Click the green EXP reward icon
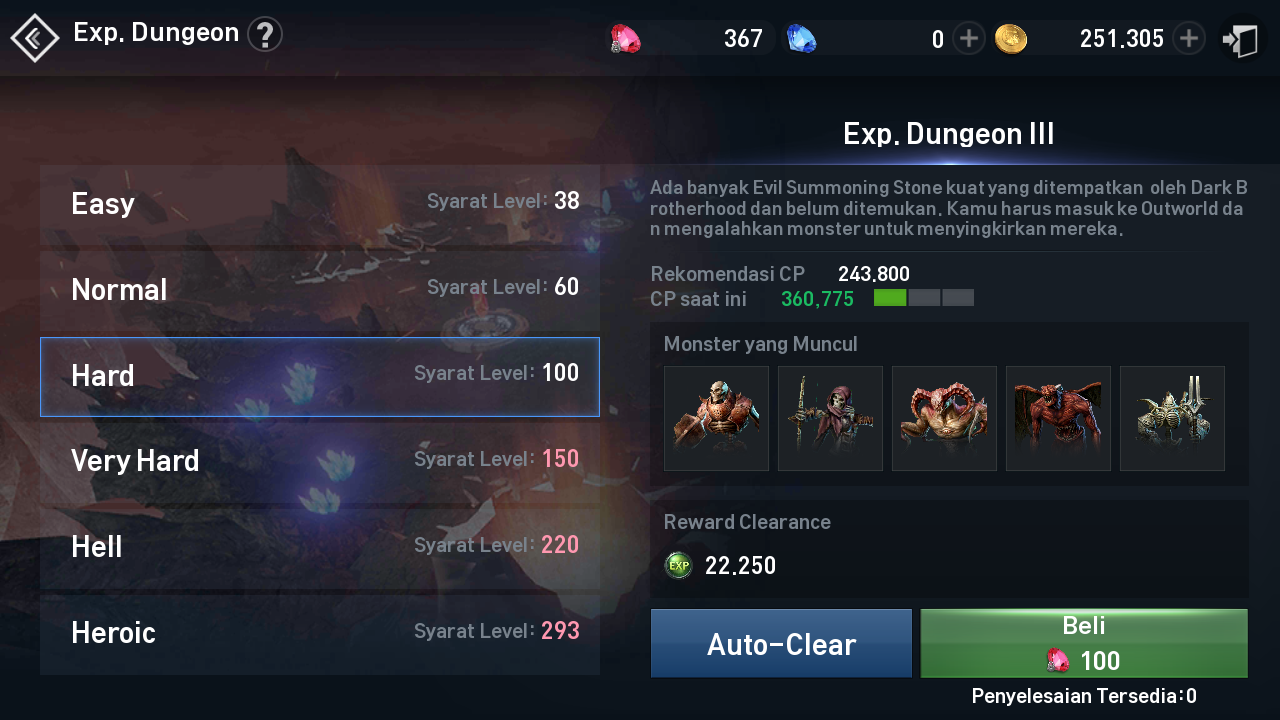This screenshot has height=720, width=1280. [x=678, y=565]
